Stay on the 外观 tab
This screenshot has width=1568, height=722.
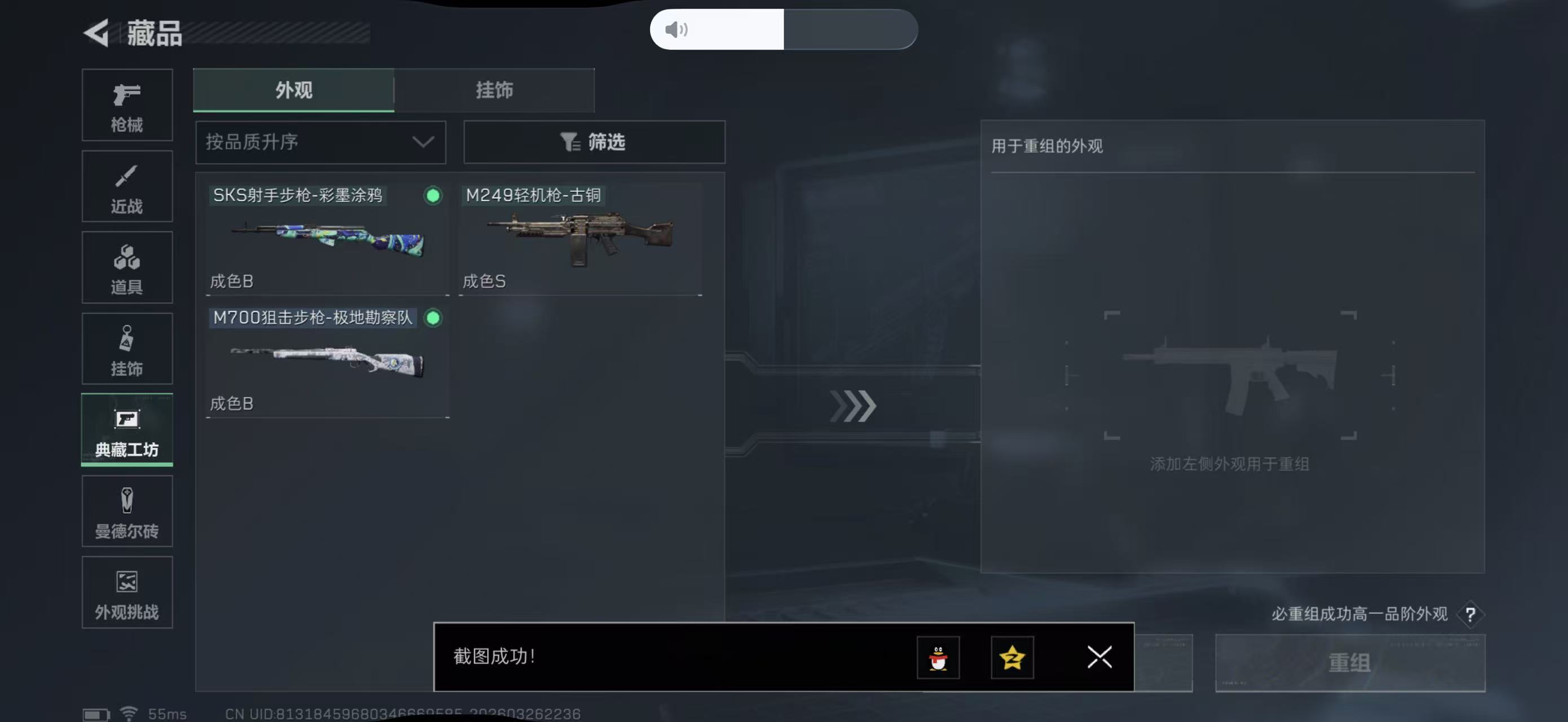pyautogui.click(x=294, y=90)
